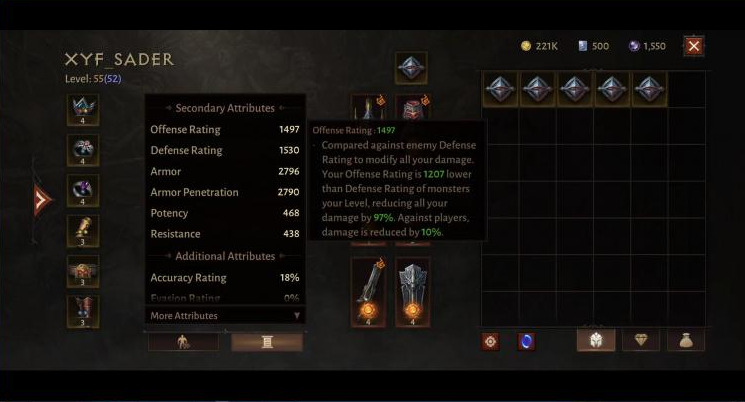The image size is (745, 402).
Task: Switch to the character figure view tab
Action: [183, 342]
